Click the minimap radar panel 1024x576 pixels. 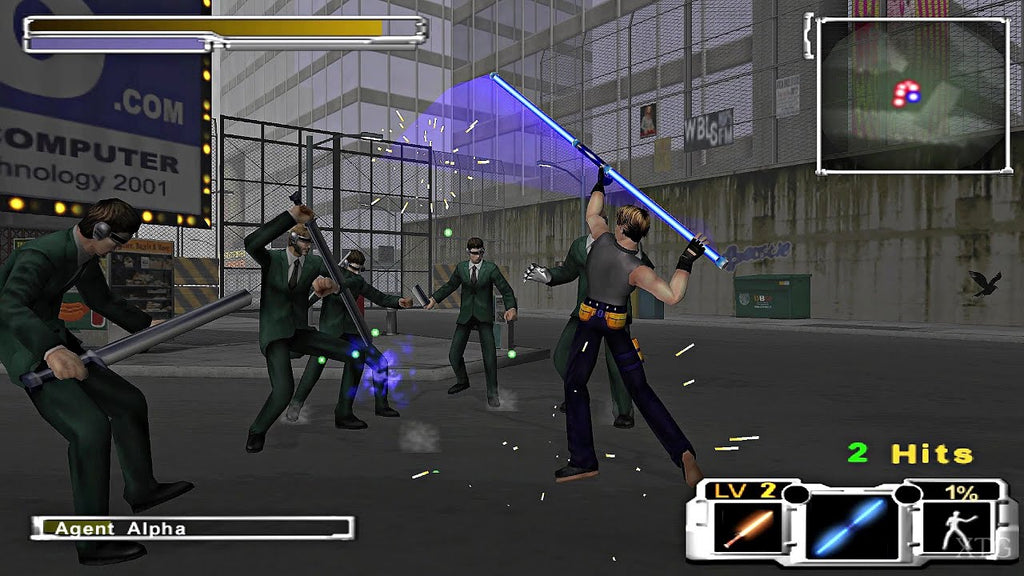[912, 96]
